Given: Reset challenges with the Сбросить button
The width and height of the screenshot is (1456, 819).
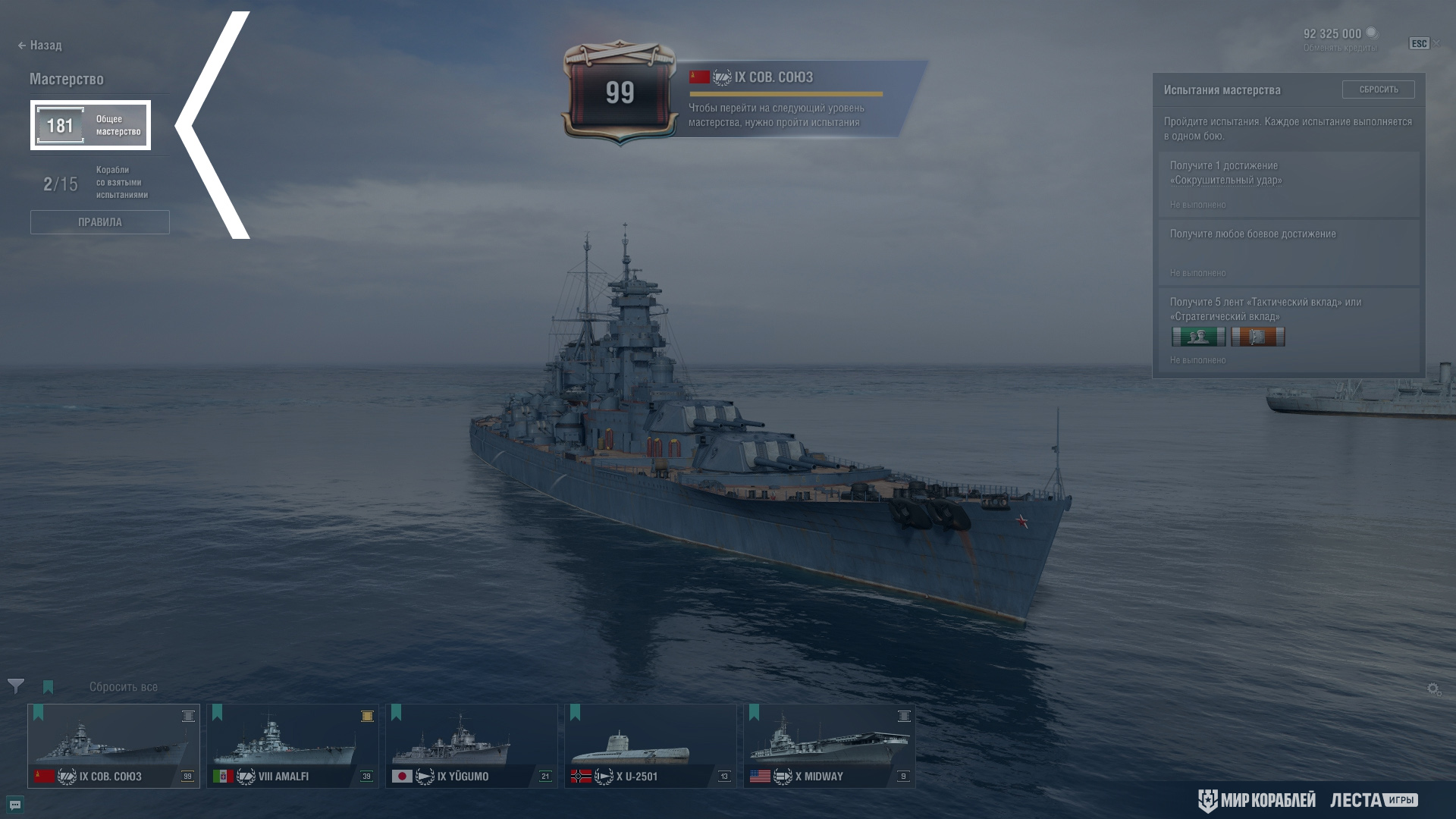Looking at the screenshot, I should [x=1378, y=89].
